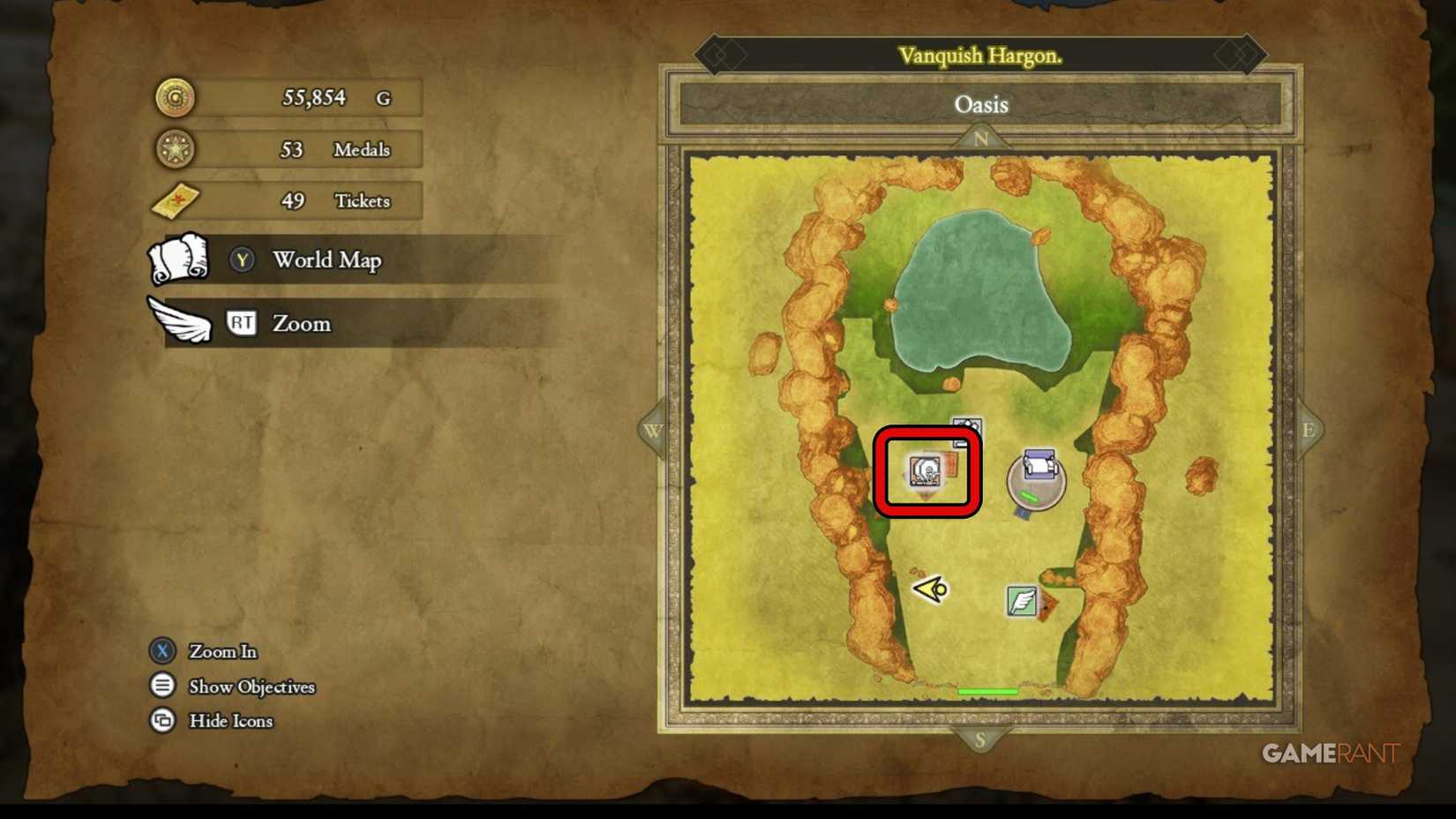Click the church icon inside the red box
1456x819 pixels.
(924, 470)
